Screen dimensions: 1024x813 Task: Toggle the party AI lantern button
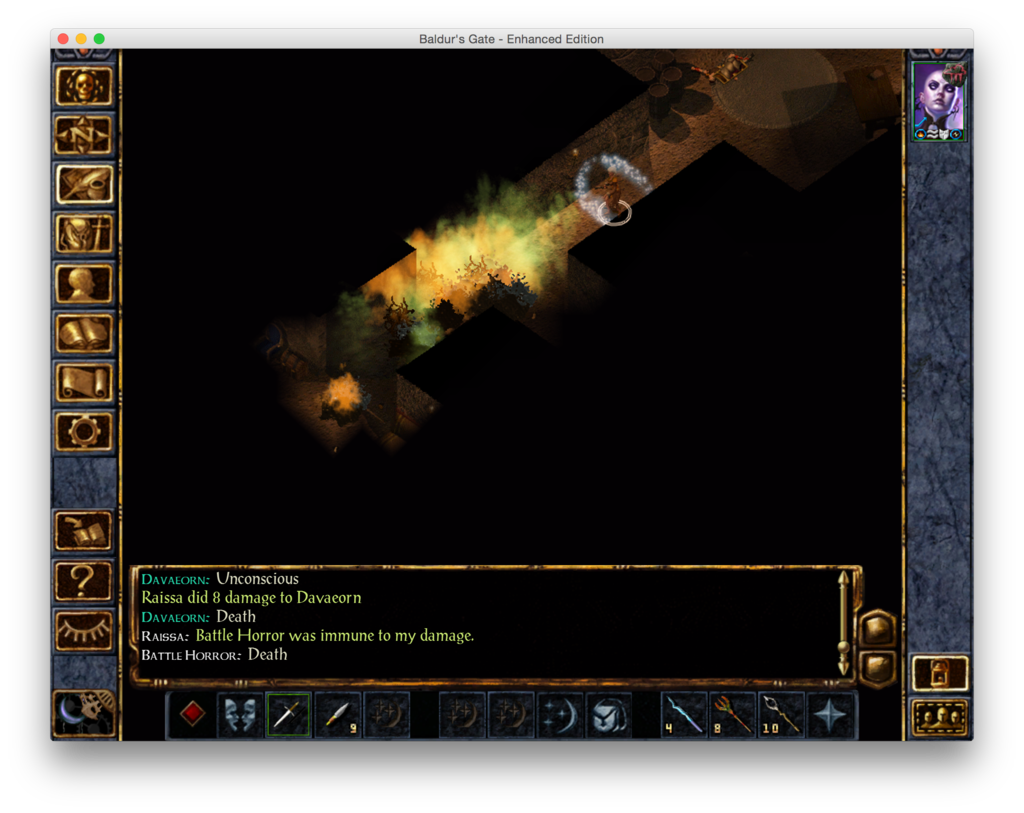click(940, 673)
